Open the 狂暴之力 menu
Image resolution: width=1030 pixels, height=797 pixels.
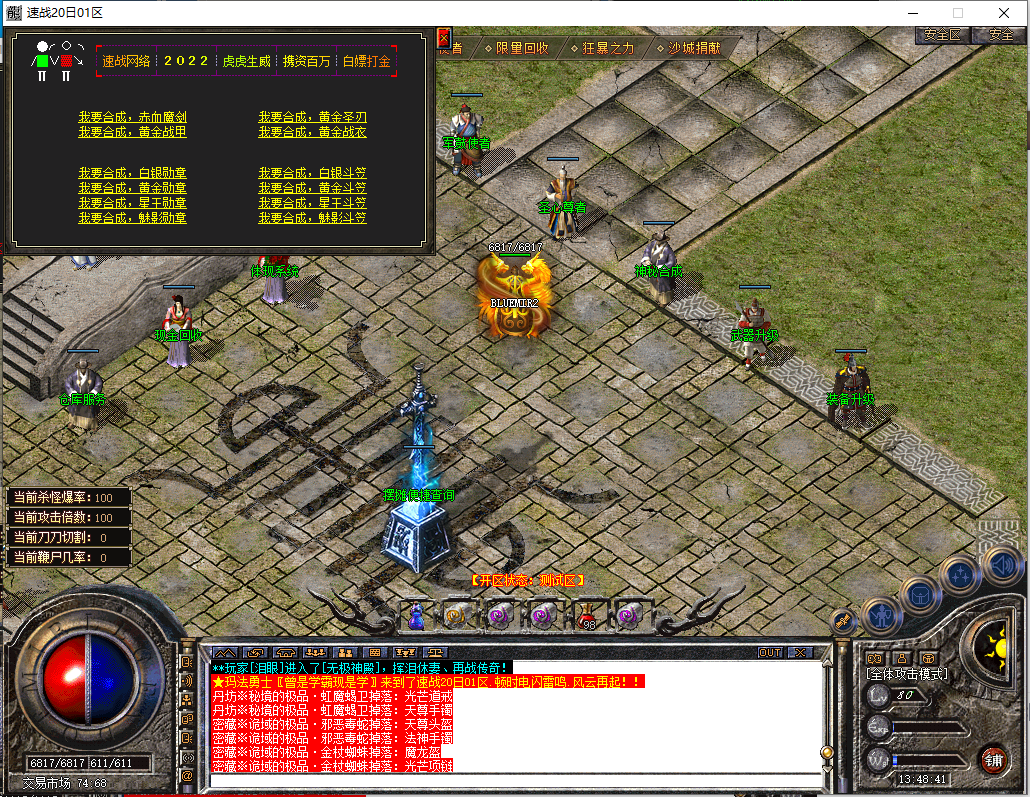pos(602,48)
